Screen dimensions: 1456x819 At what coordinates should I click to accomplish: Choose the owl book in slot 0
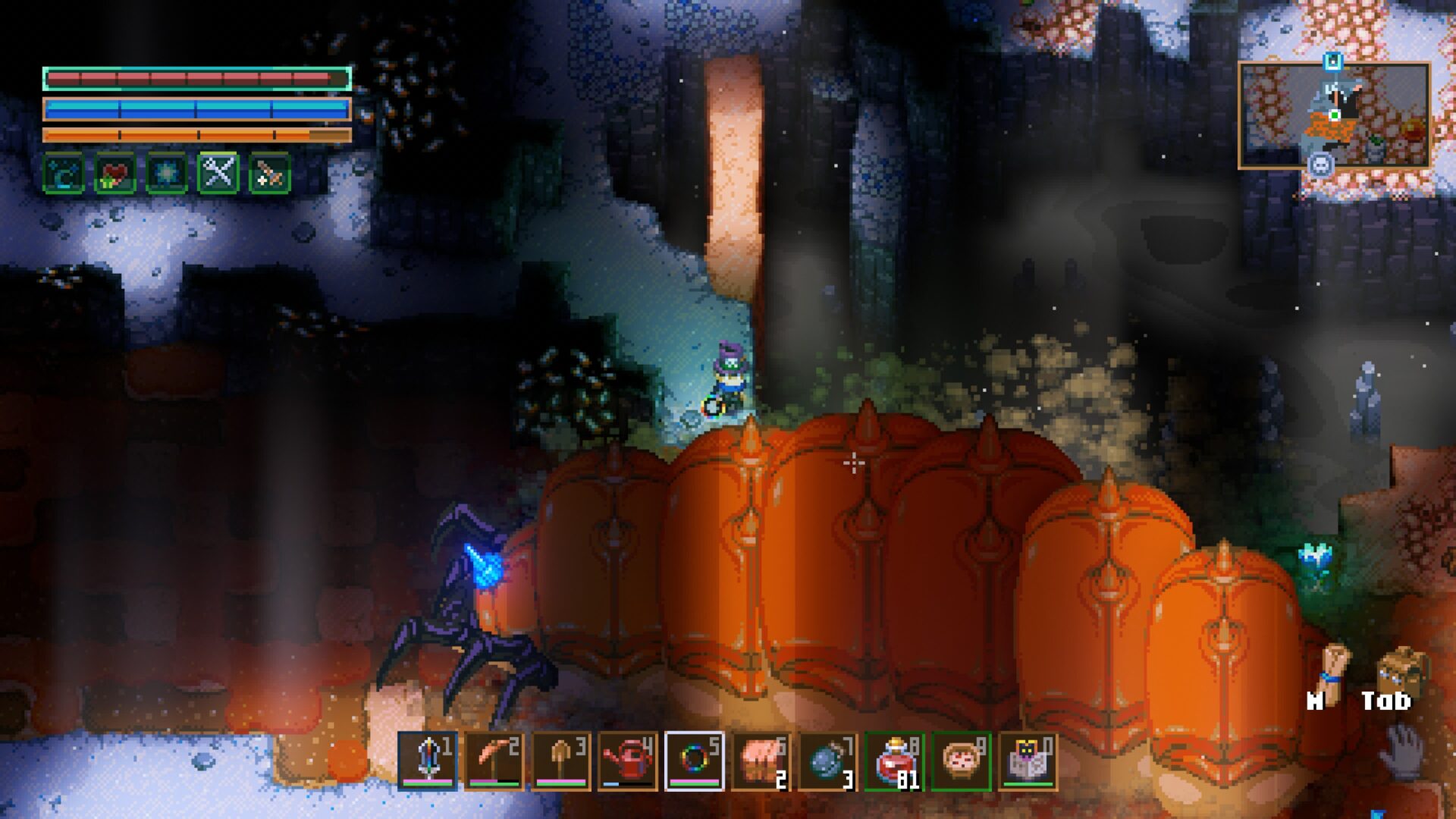pyautogui.click(x=1028, y=761)
